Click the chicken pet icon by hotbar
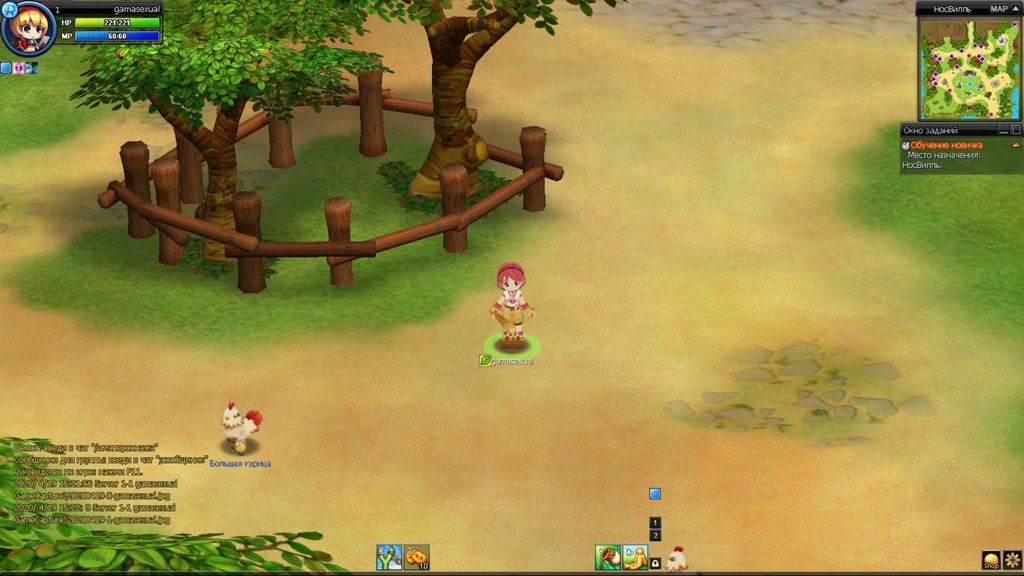Viewport: 1024px width, 576px height. [677, 558]
